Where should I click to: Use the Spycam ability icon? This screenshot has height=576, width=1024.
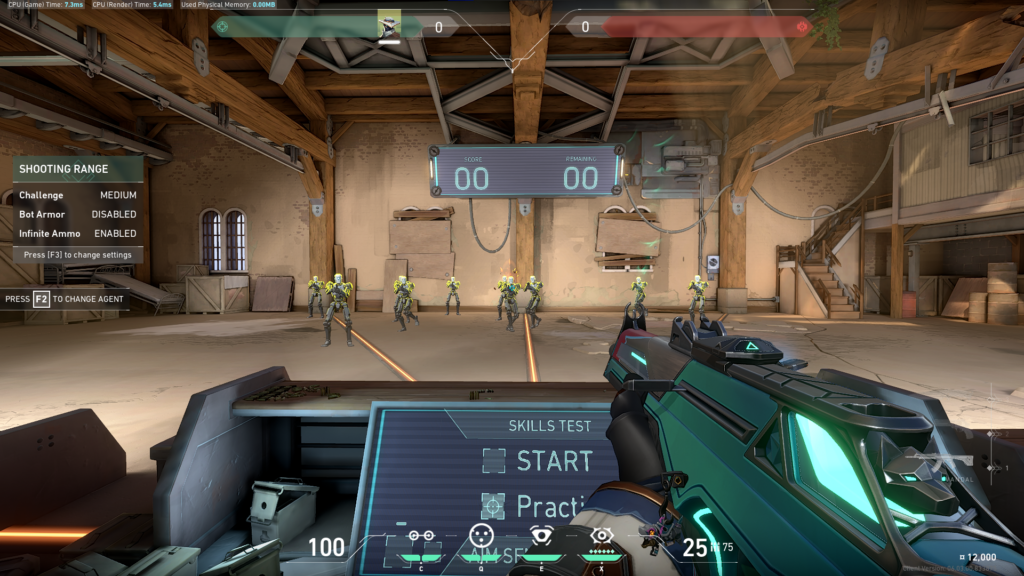541,536
